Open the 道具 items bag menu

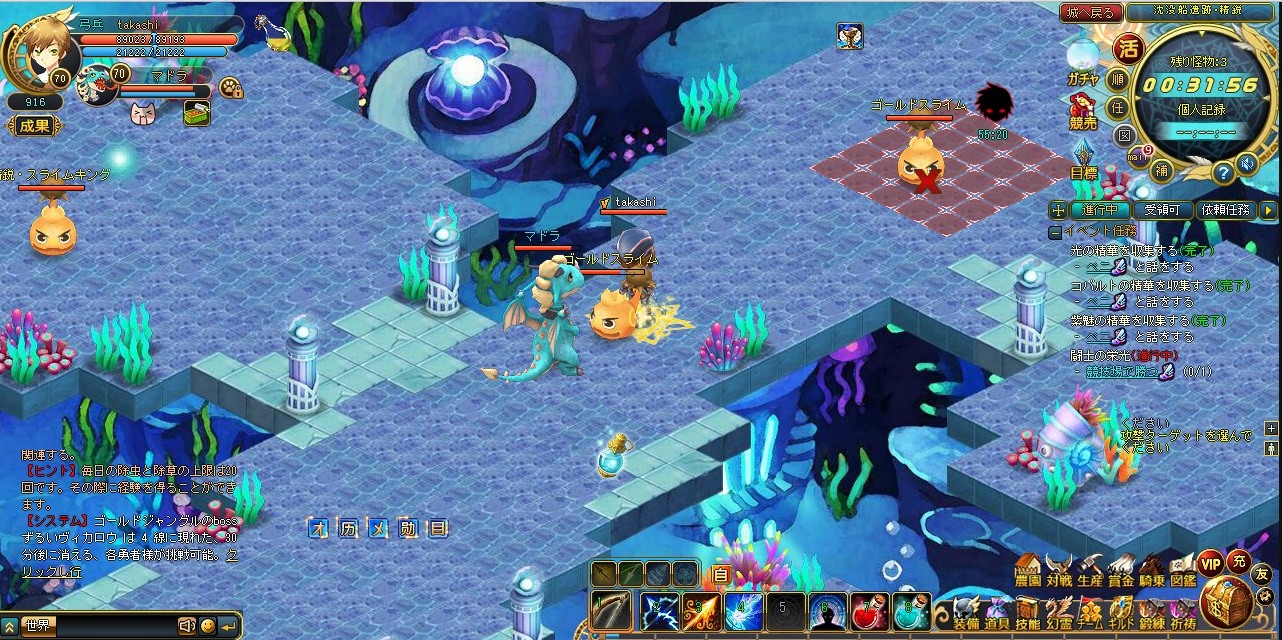997,611
